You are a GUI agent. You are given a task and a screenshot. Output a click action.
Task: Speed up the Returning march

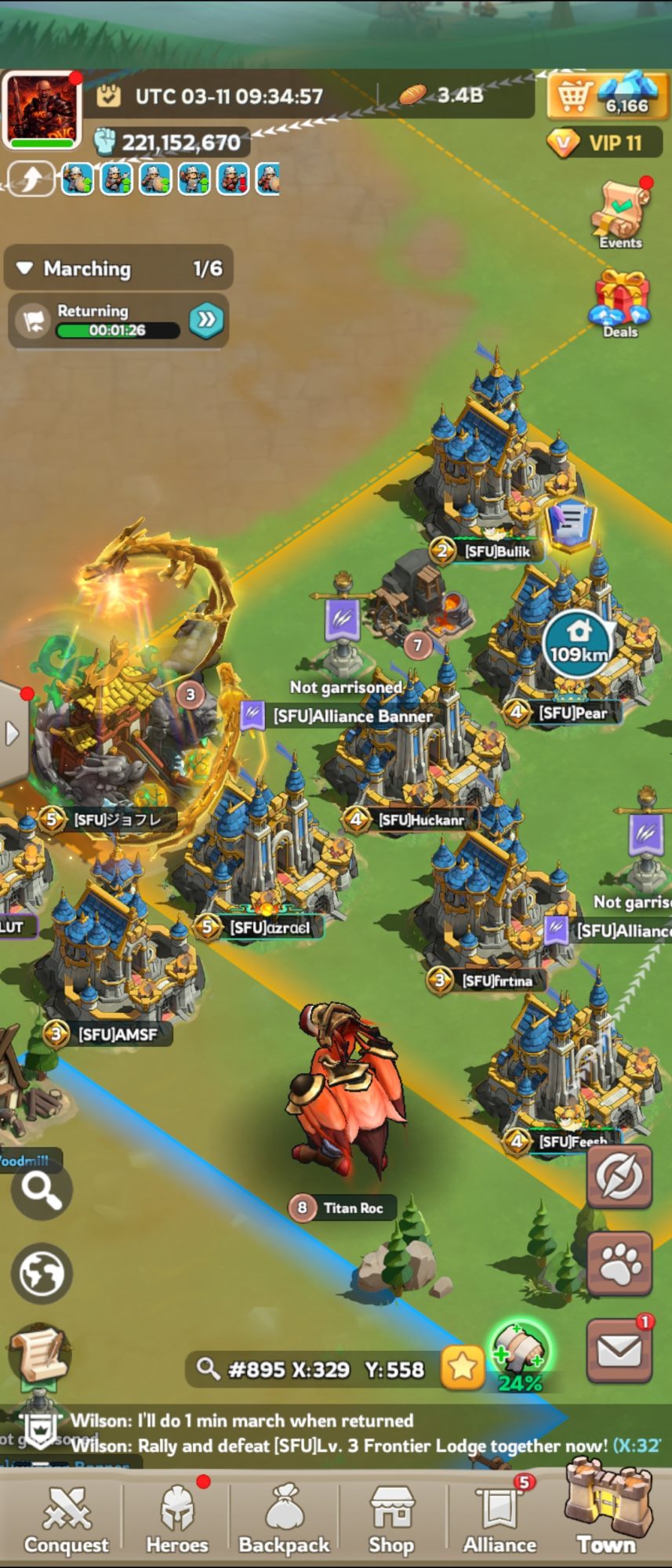tap(206, 320)
